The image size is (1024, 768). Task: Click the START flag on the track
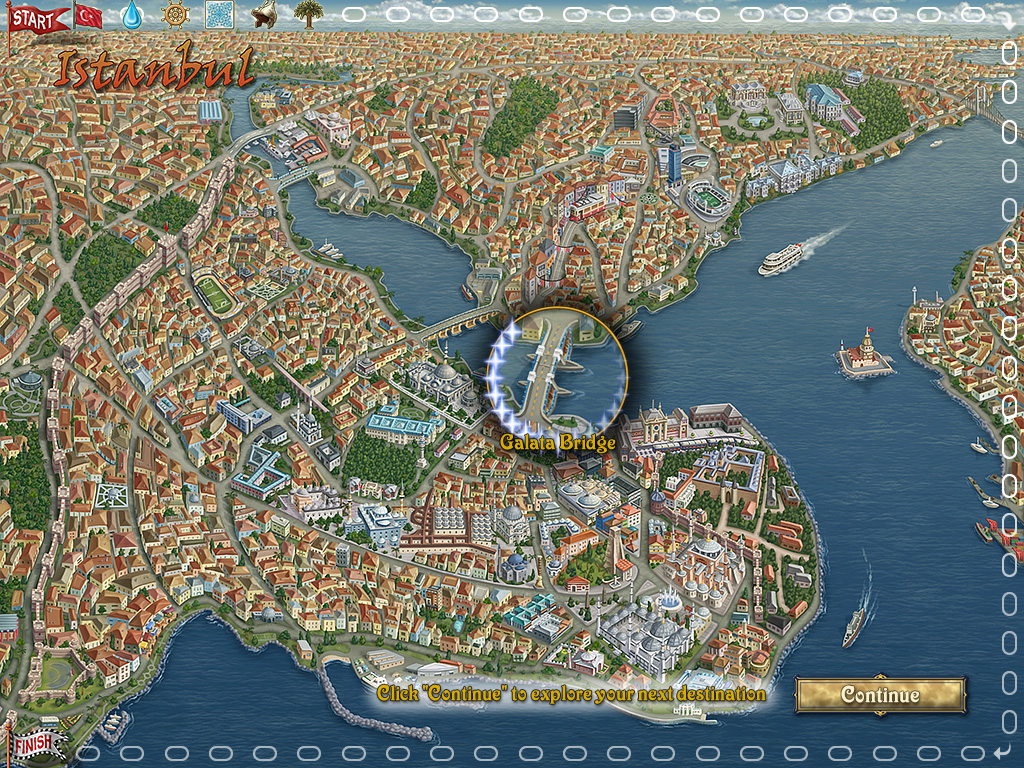[x=33, y=18]
